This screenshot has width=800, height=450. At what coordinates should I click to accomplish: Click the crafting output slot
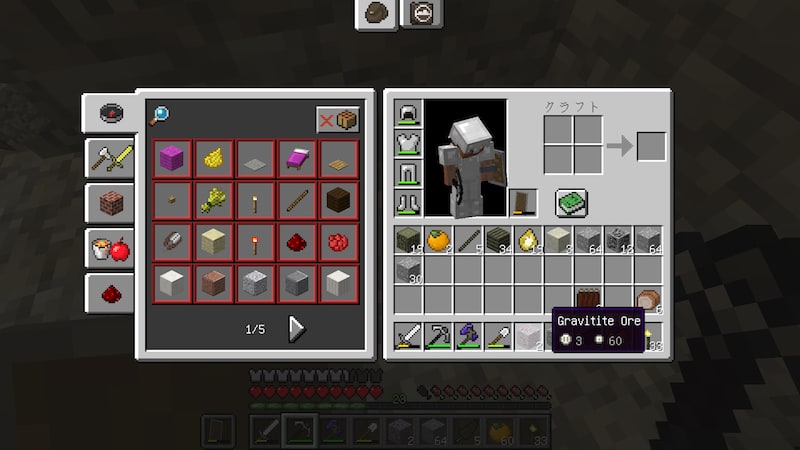[651, 146]
